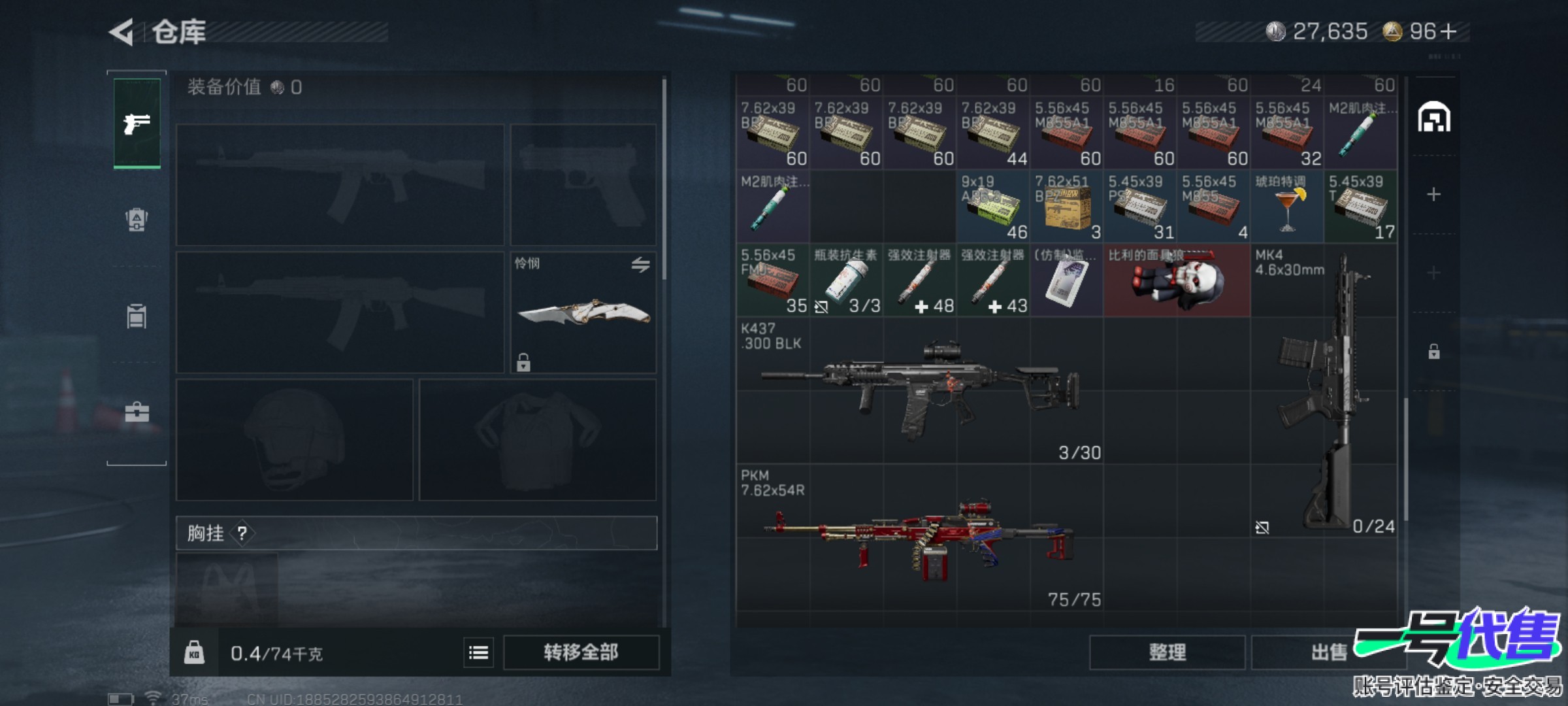The image size is (1568, 706).
Task: Select the pistol weapons tab
Action: coord(137,123)
